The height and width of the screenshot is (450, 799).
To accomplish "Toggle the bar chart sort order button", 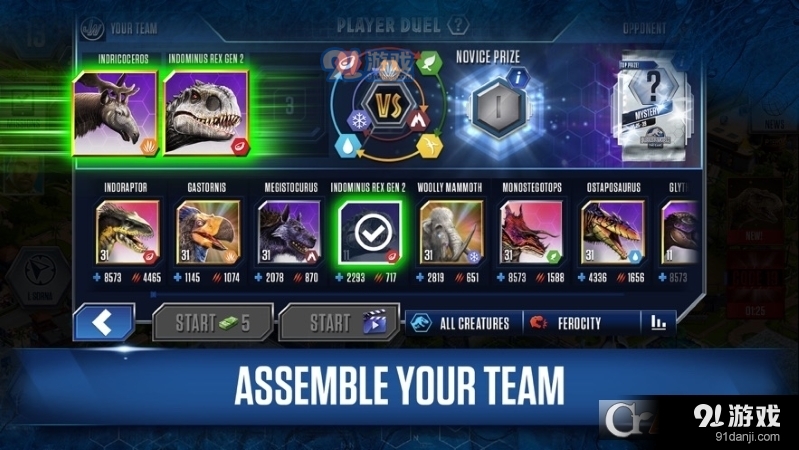I will point(658,323).
